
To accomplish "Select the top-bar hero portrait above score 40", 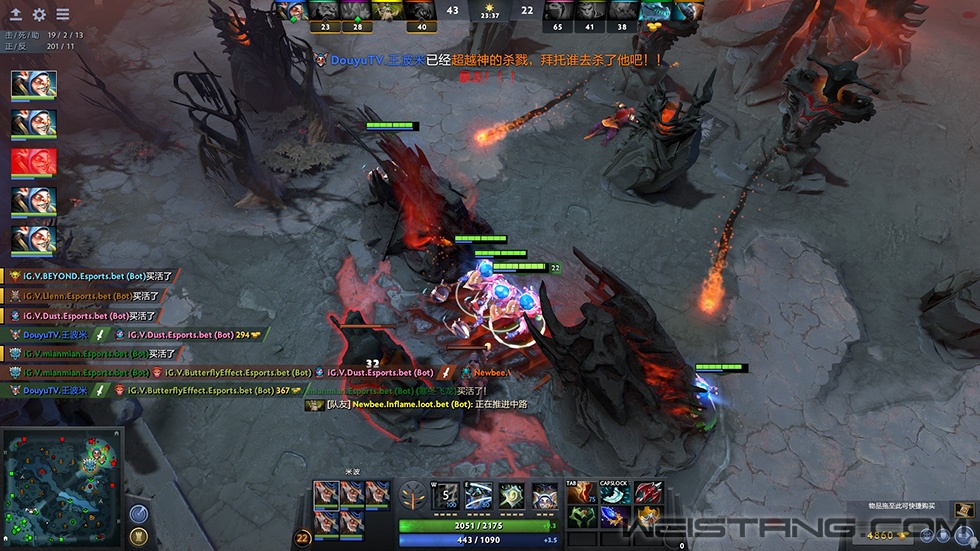I will (x=420, y=11).
